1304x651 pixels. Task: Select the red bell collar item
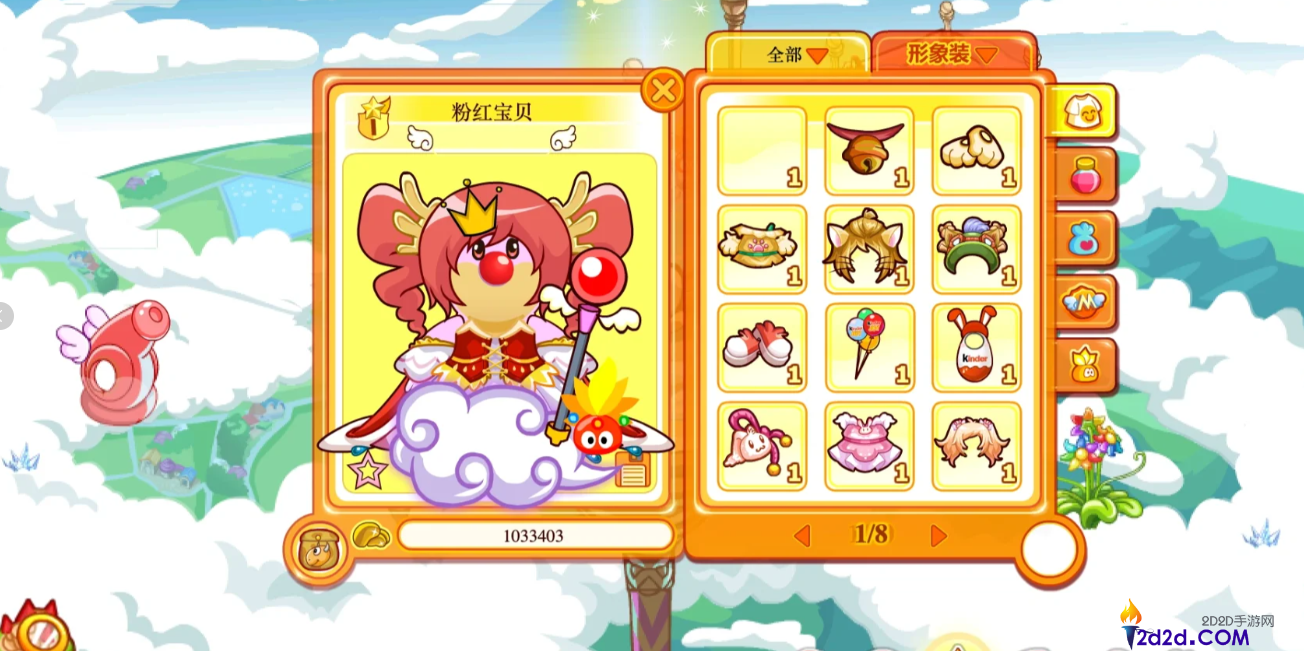coord(869,150)
